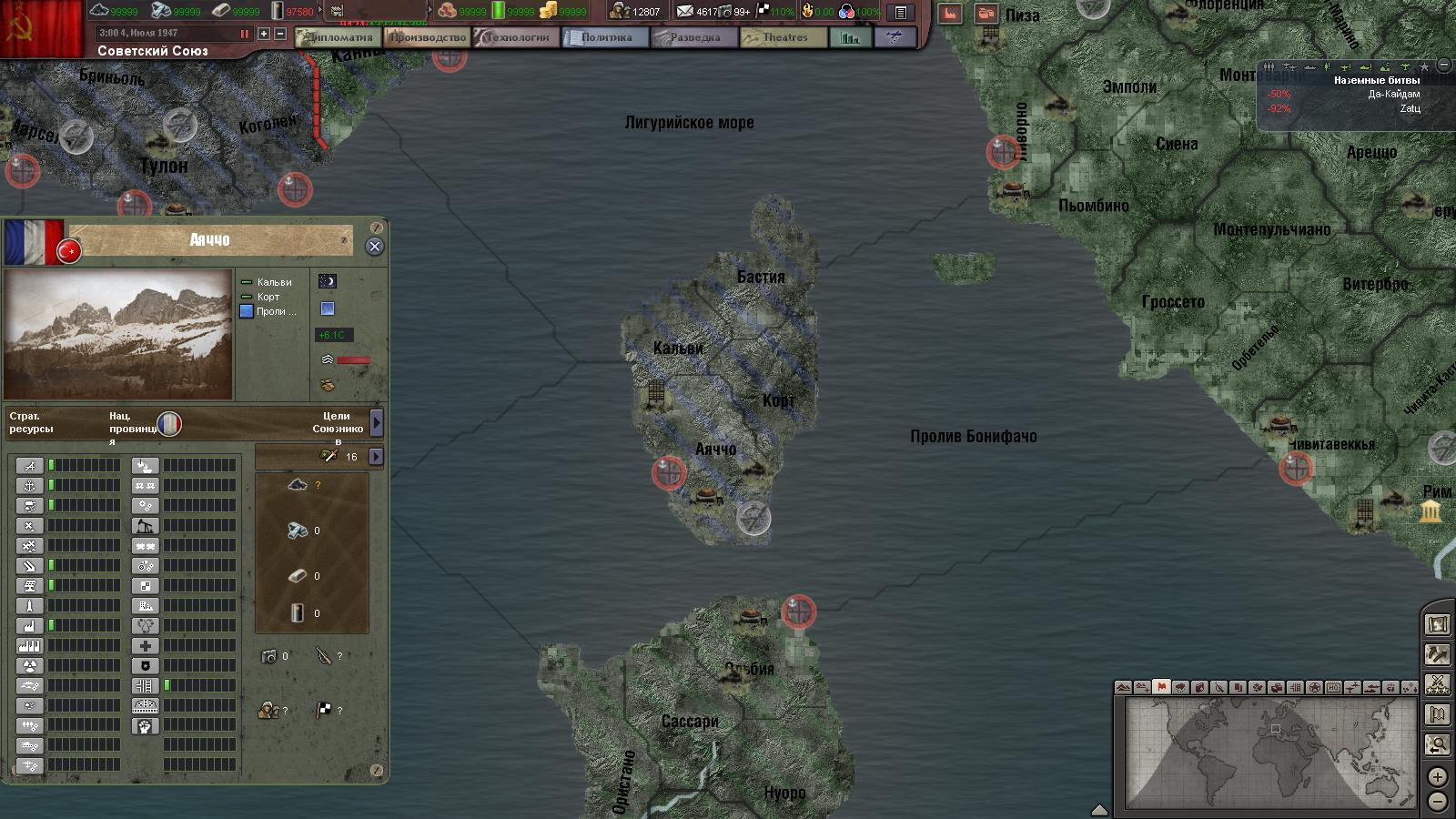Zoom in the map with plus button
The height and width of the screenshot is (819, 1456).
pyautogui.click(x=1437, y=776)
